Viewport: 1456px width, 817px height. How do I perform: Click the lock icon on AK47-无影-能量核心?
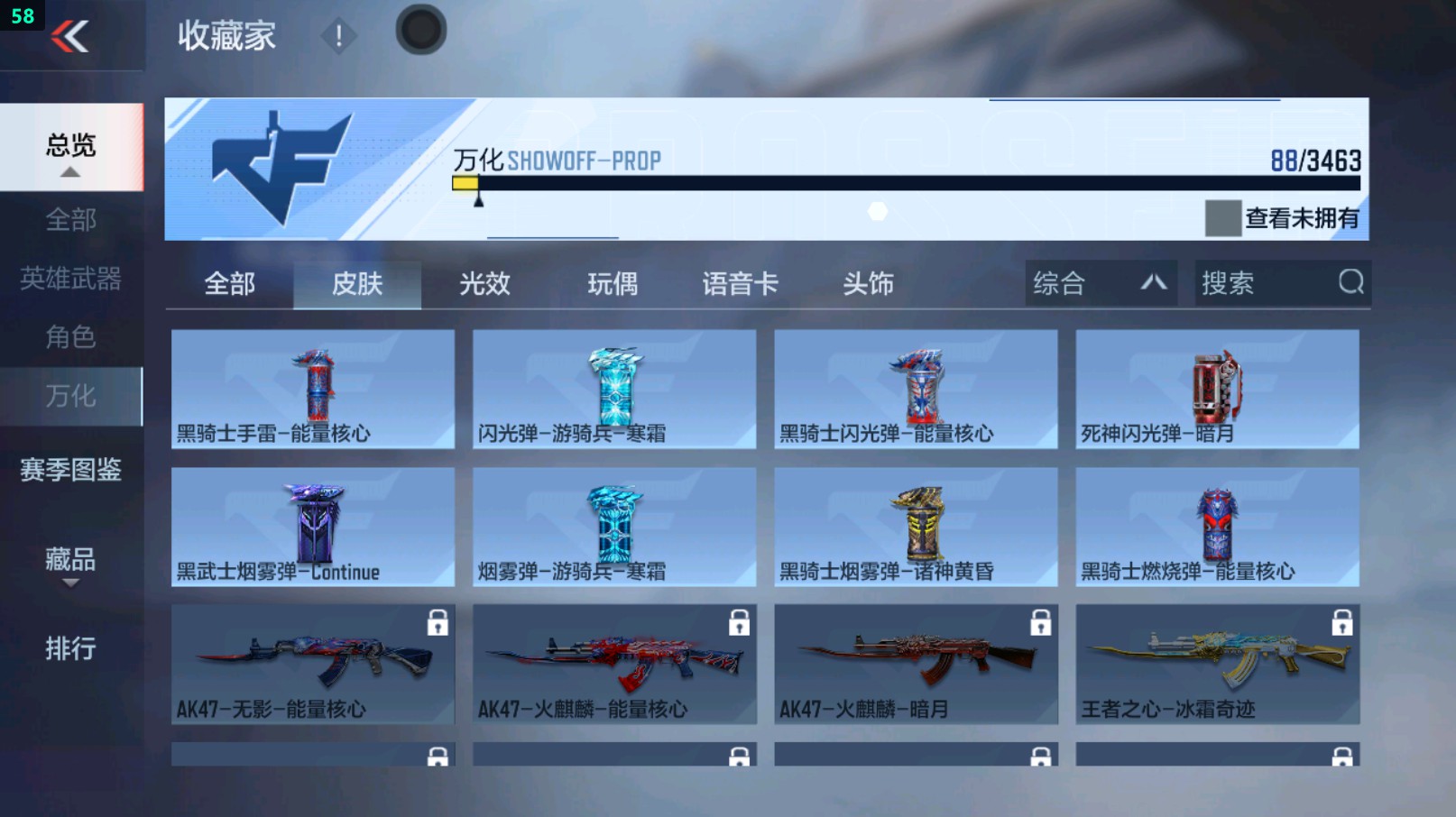point(439,624)
